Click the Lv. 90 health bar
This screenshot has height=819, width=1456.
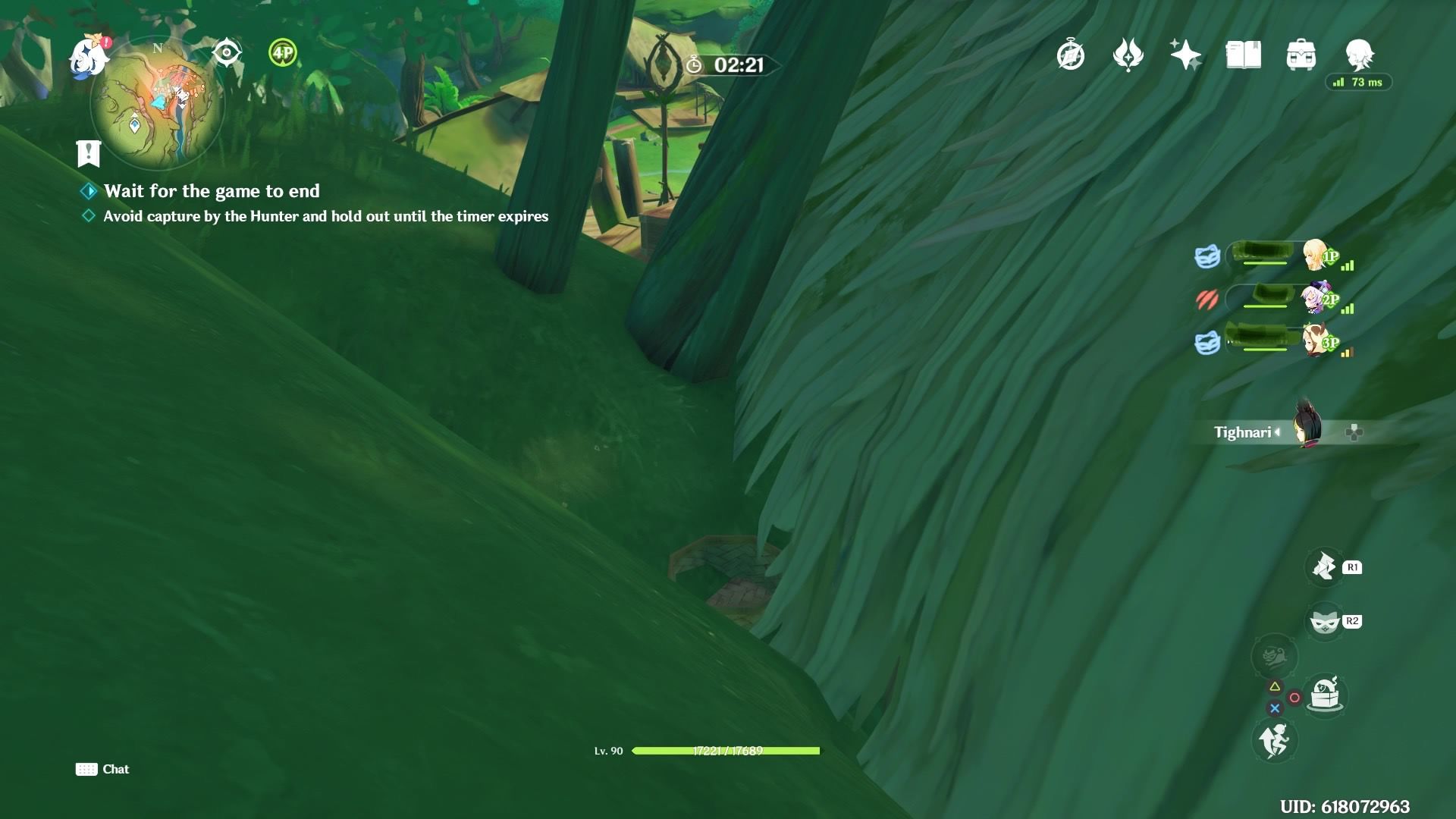click(x=728, y=751)
